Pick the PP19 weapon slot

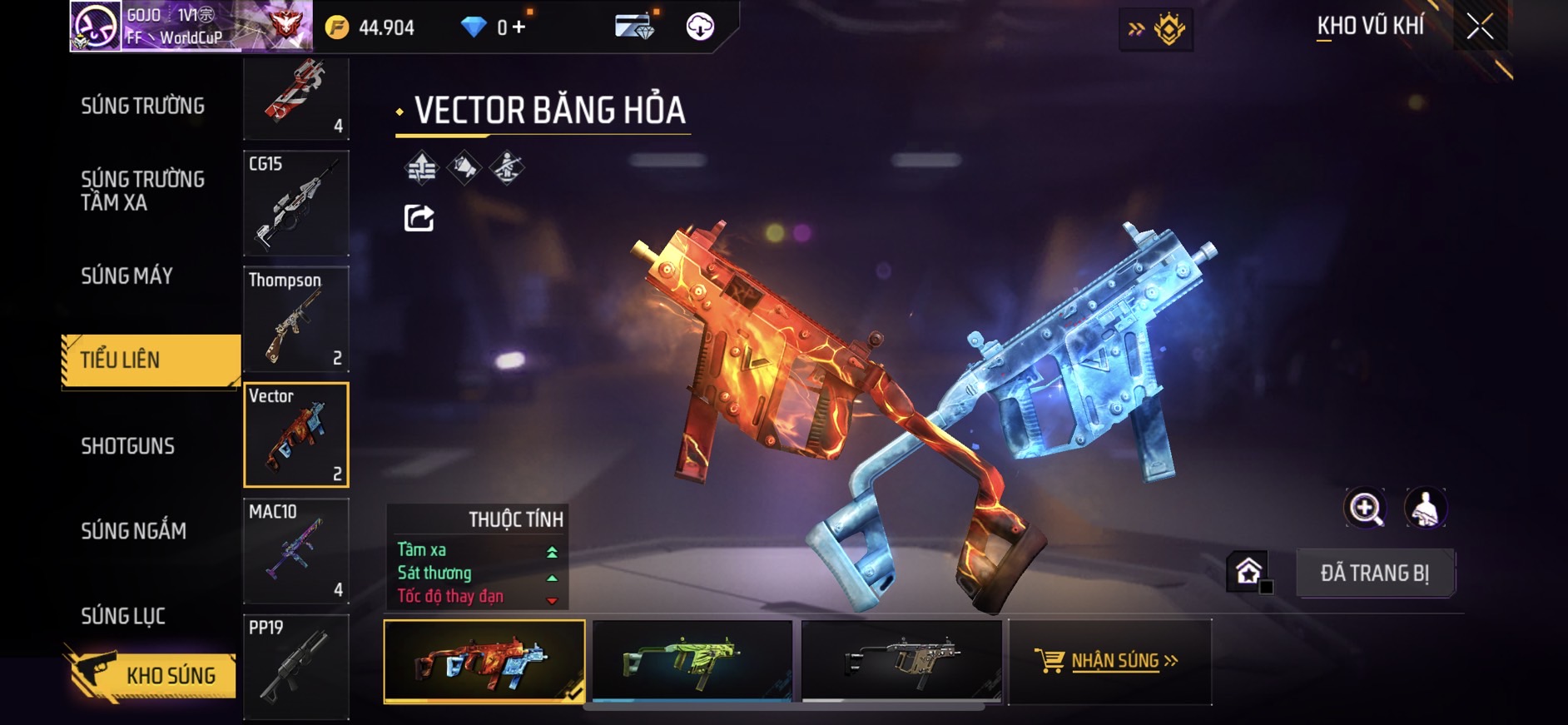point(296,667)
